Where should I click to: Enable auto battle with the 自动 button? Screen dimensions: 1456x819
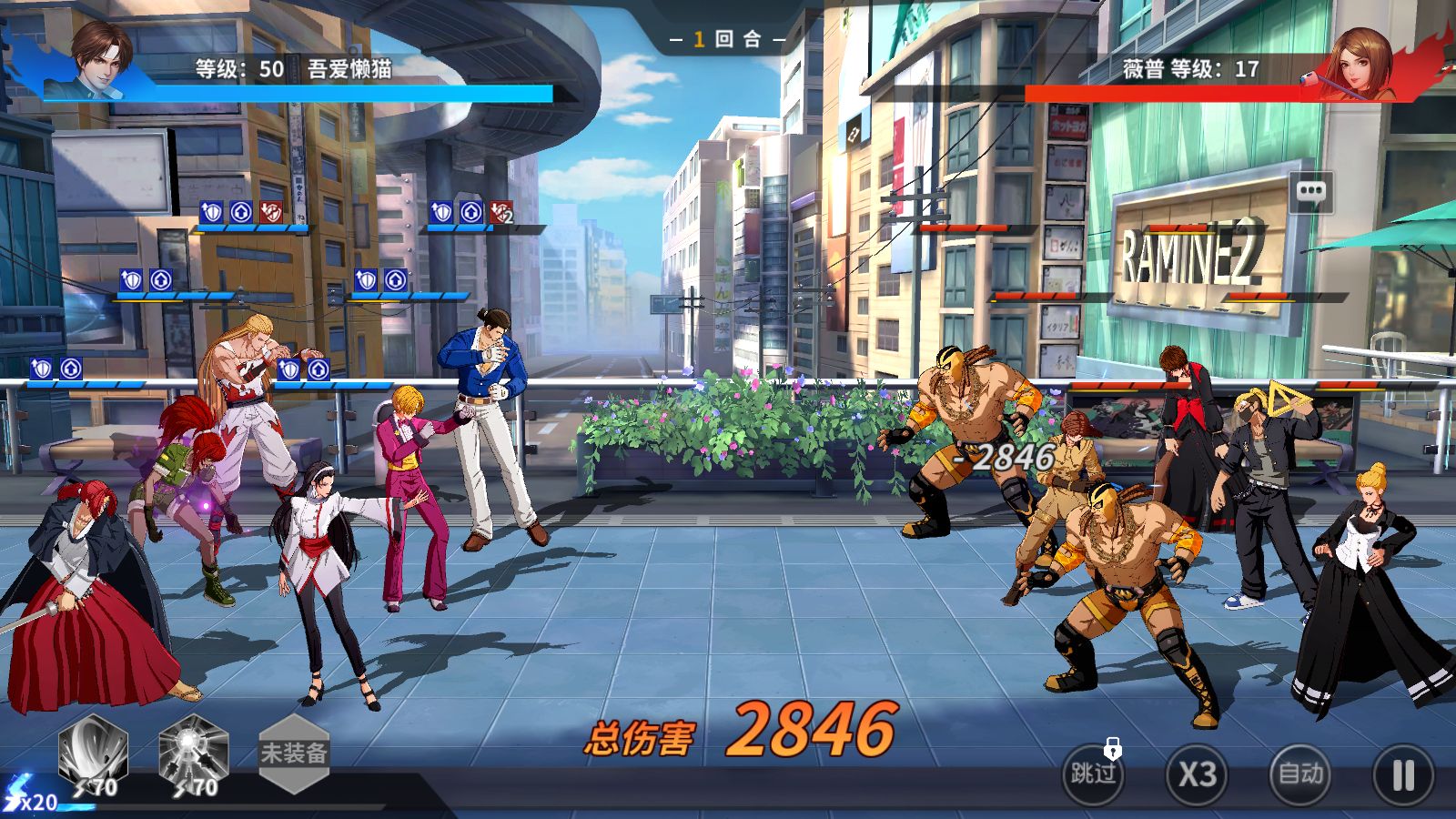point(1300,774)
